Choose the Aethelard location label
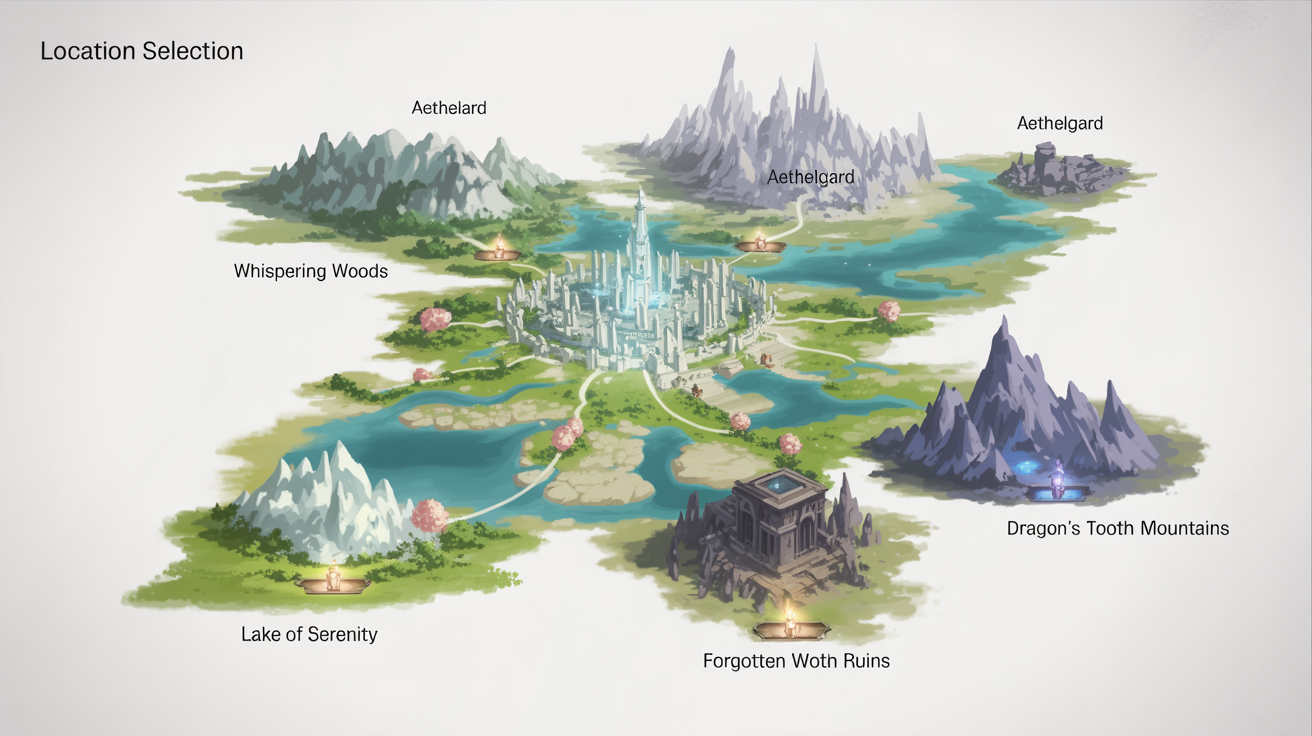 tap(448, 107)
